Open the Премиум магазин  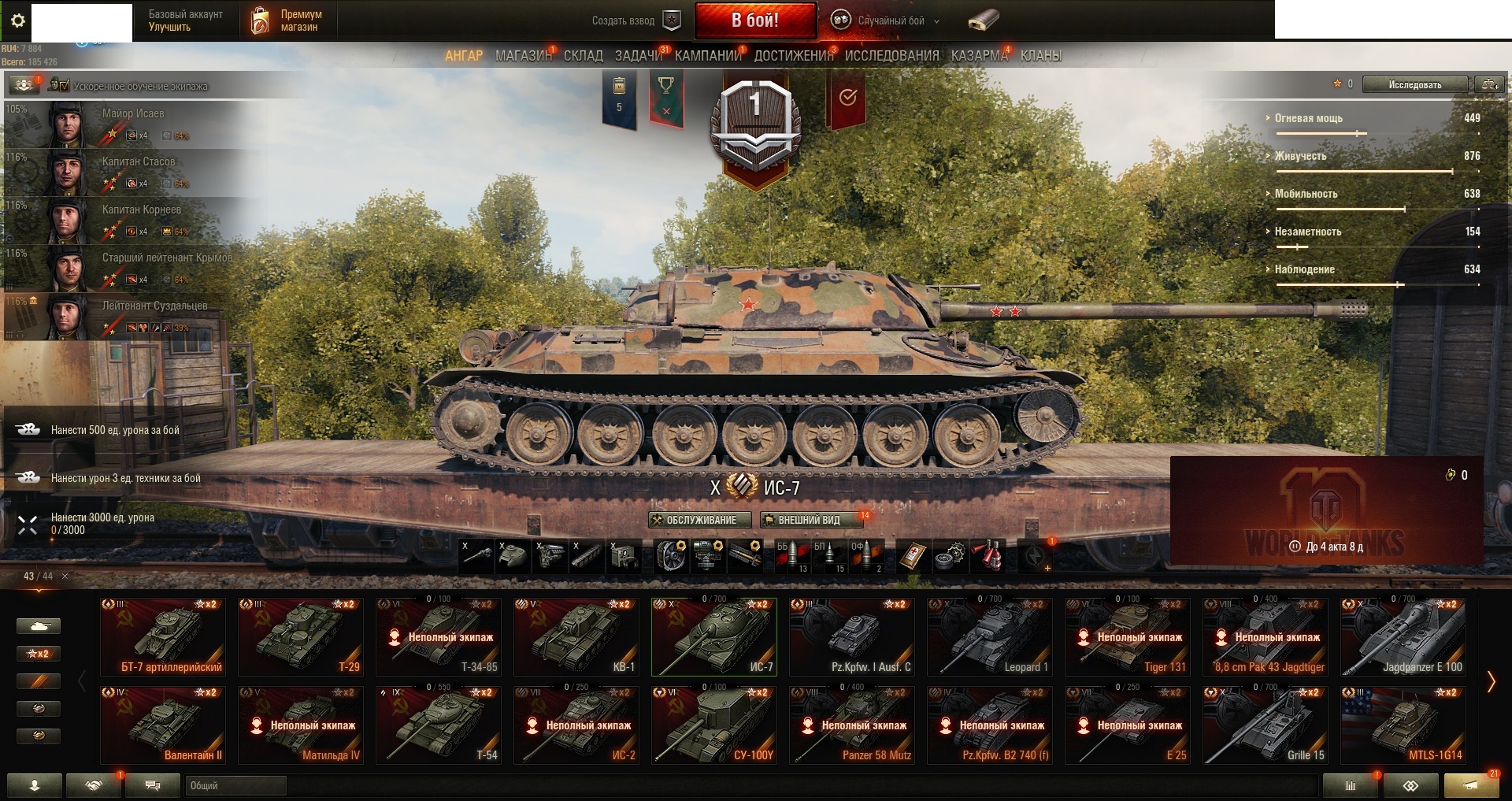[x=287, y=20]
